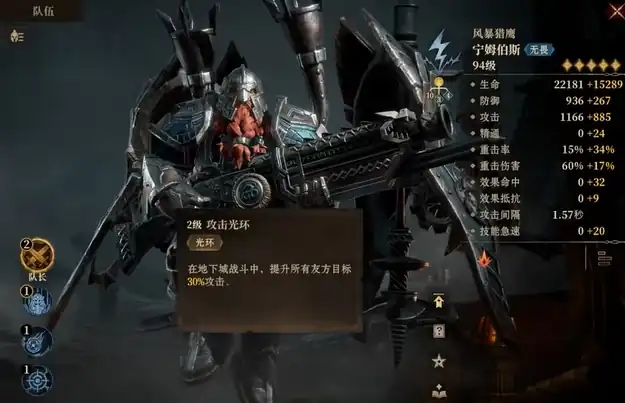
Task: Open the helmet skill icon
Action: point(36,304)
